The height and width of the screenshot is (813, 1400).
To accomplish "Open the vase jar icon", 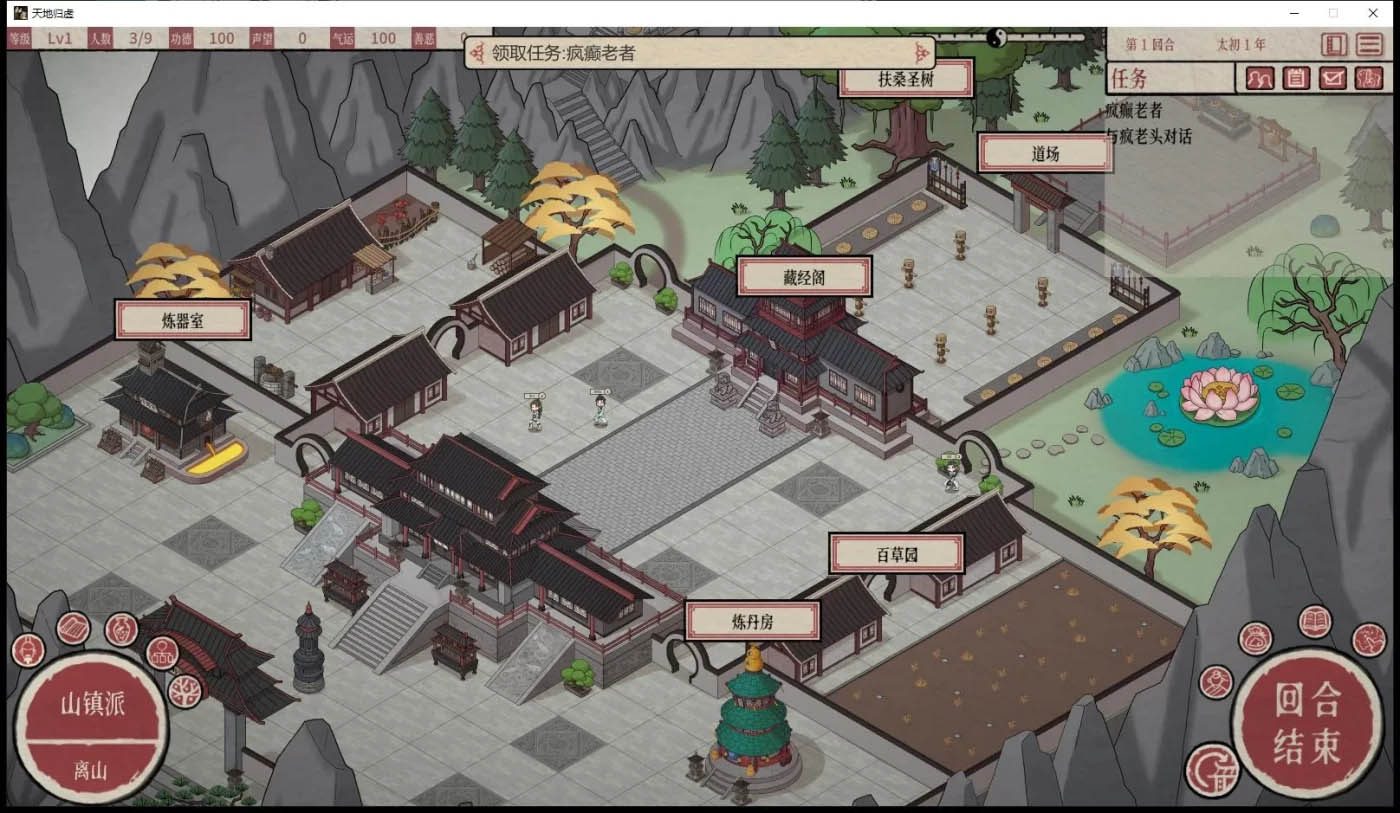I will coord(121,628).
